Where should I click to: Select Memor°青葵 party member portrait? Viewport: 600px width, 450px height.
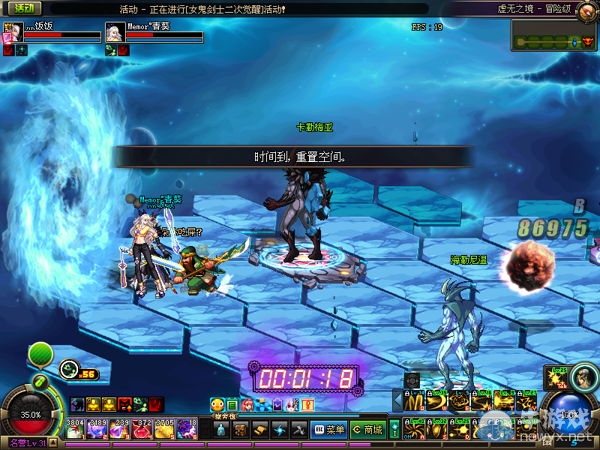114,31
